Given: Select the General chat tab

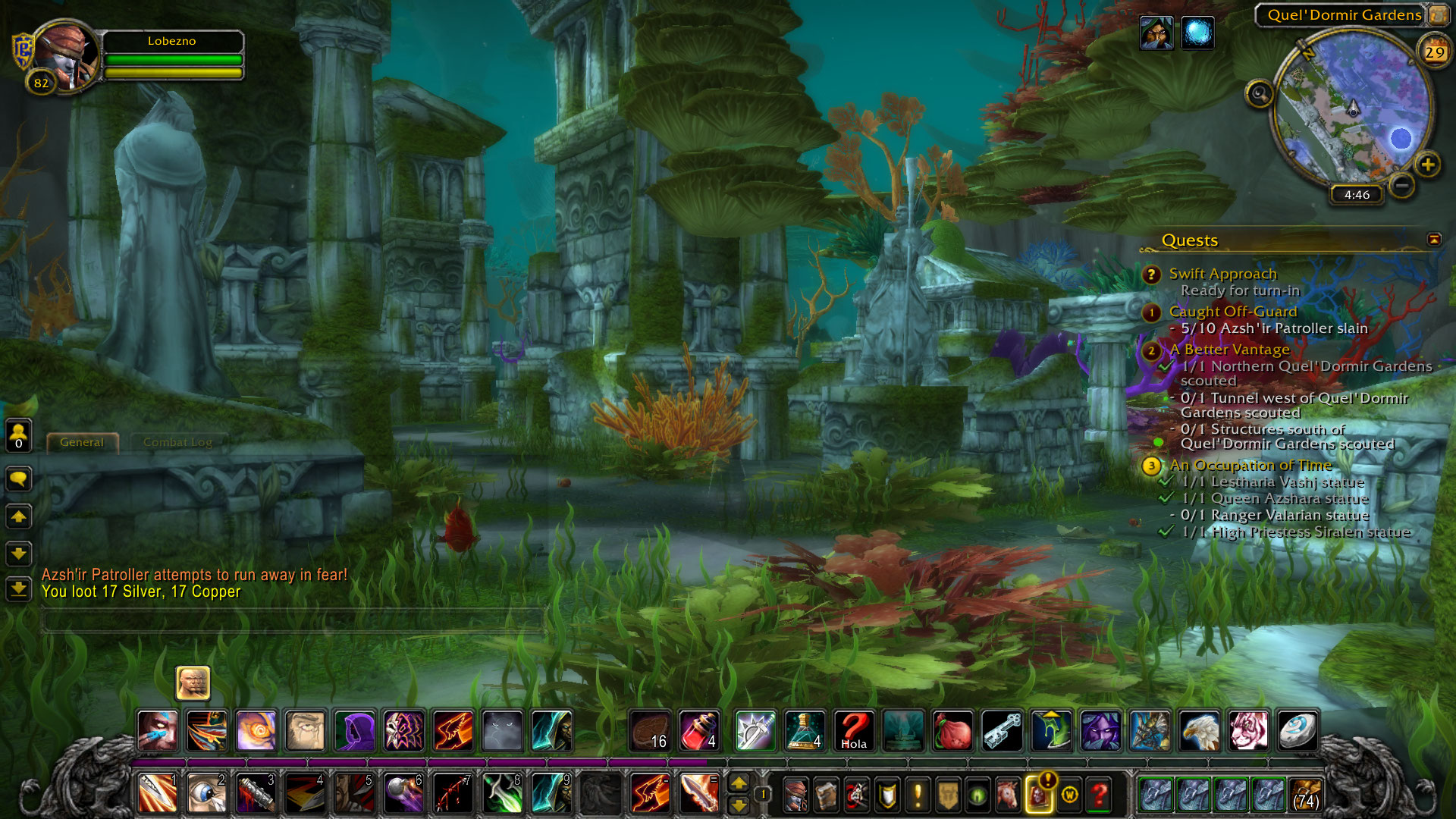Looking at the screenshot, I should 82,442.
